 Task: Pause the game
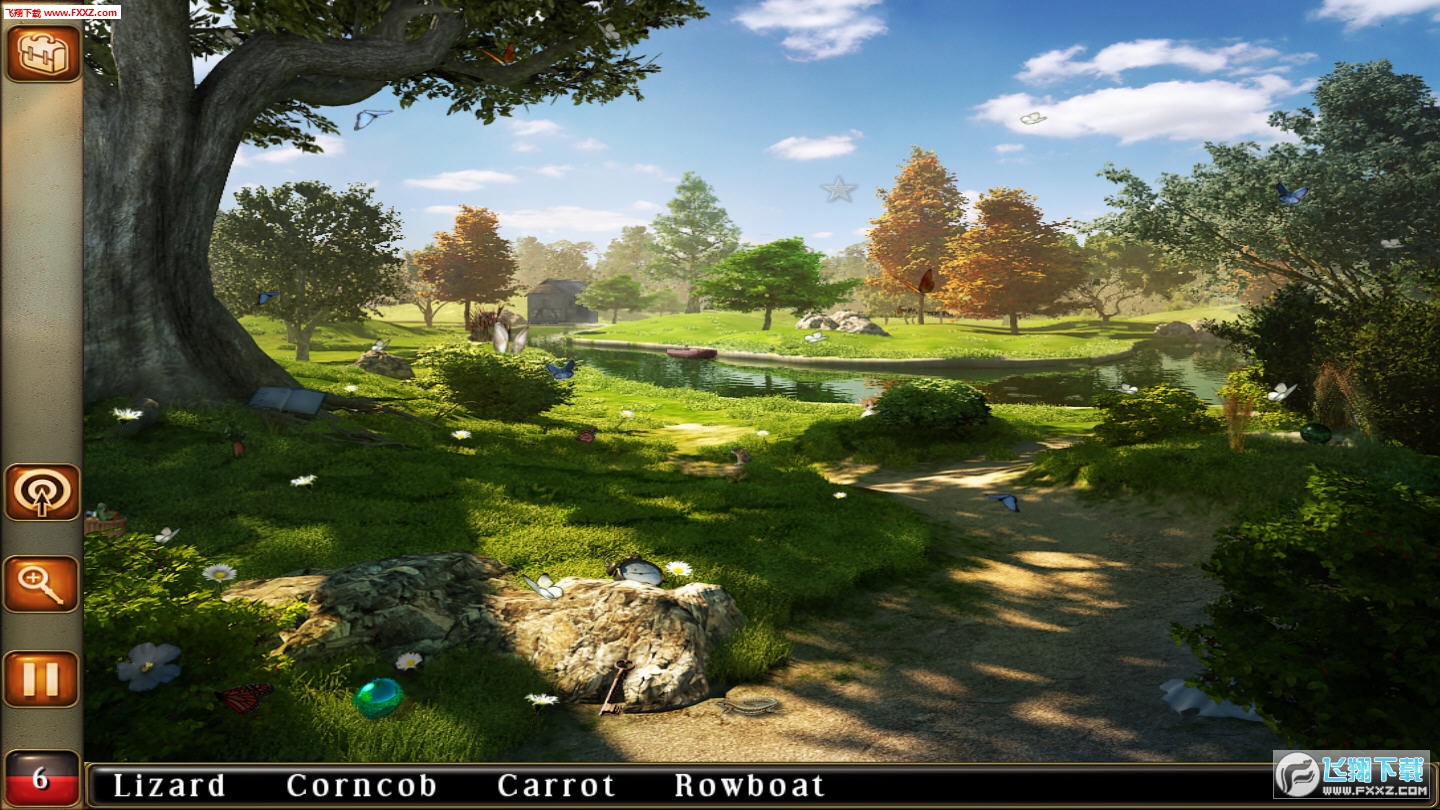(x=42, y=679)
